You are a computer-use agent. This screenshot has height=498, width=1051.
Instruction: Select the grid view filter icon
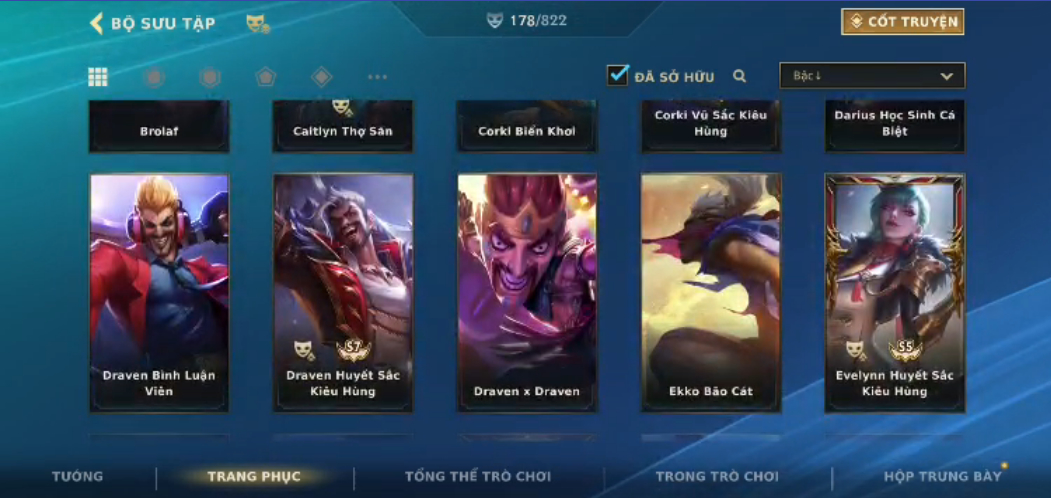(x=98, y=77)
